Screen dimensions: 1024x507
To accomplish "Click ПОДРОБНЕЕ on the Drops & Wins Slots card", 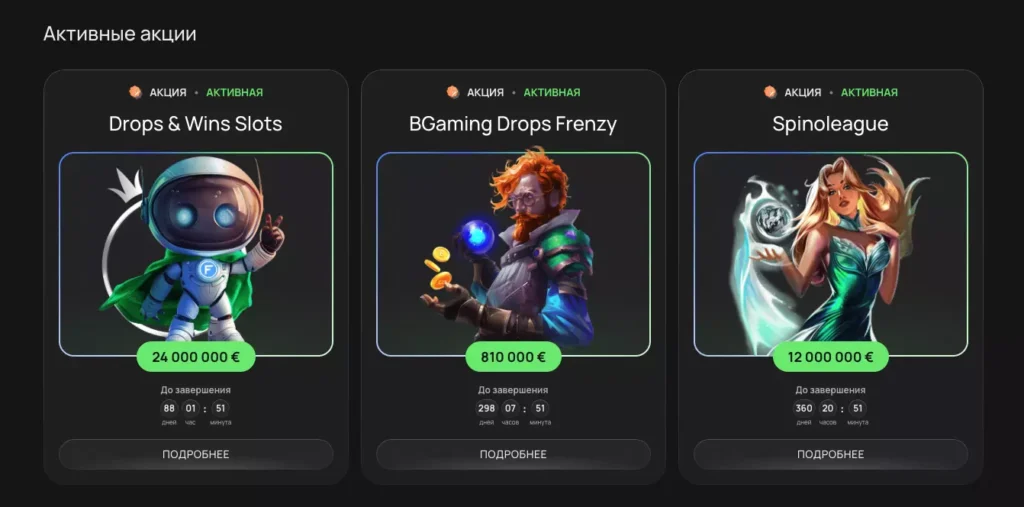I will click(x=196, y=454).
